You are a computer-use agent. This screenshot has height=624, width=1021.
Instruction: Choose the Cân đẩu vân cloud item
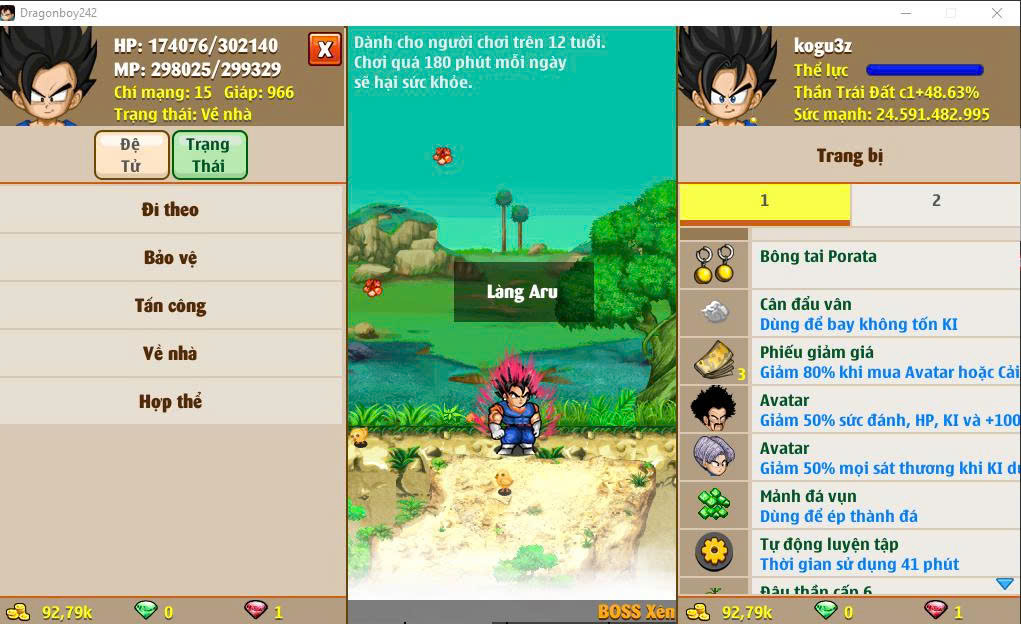pos(850,313)
